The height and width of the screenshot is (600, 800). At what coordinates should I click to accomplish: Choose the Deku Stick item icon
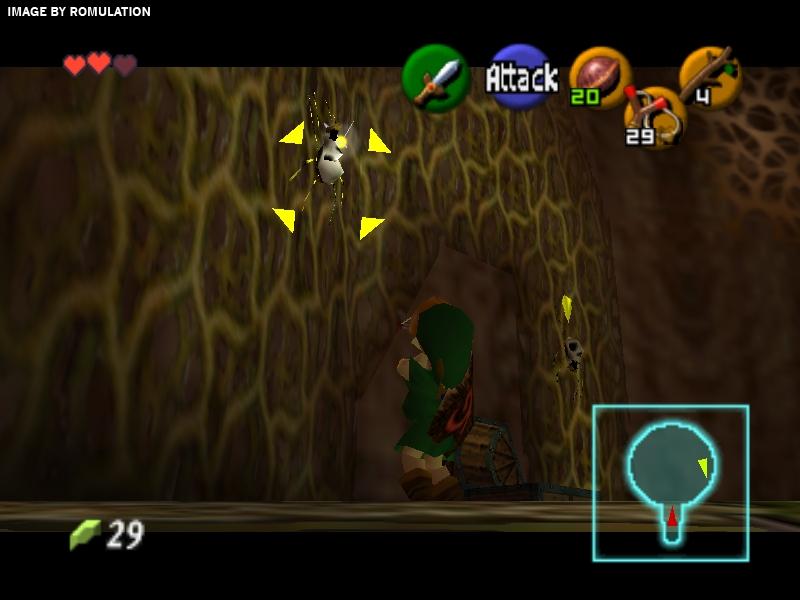tap(711, 76)
